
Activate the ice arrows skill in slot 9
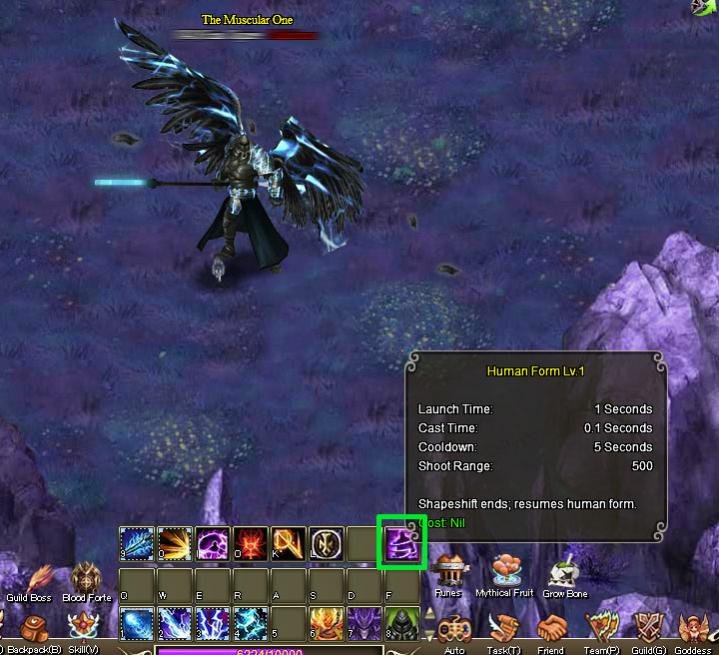(x=136, y=543)
